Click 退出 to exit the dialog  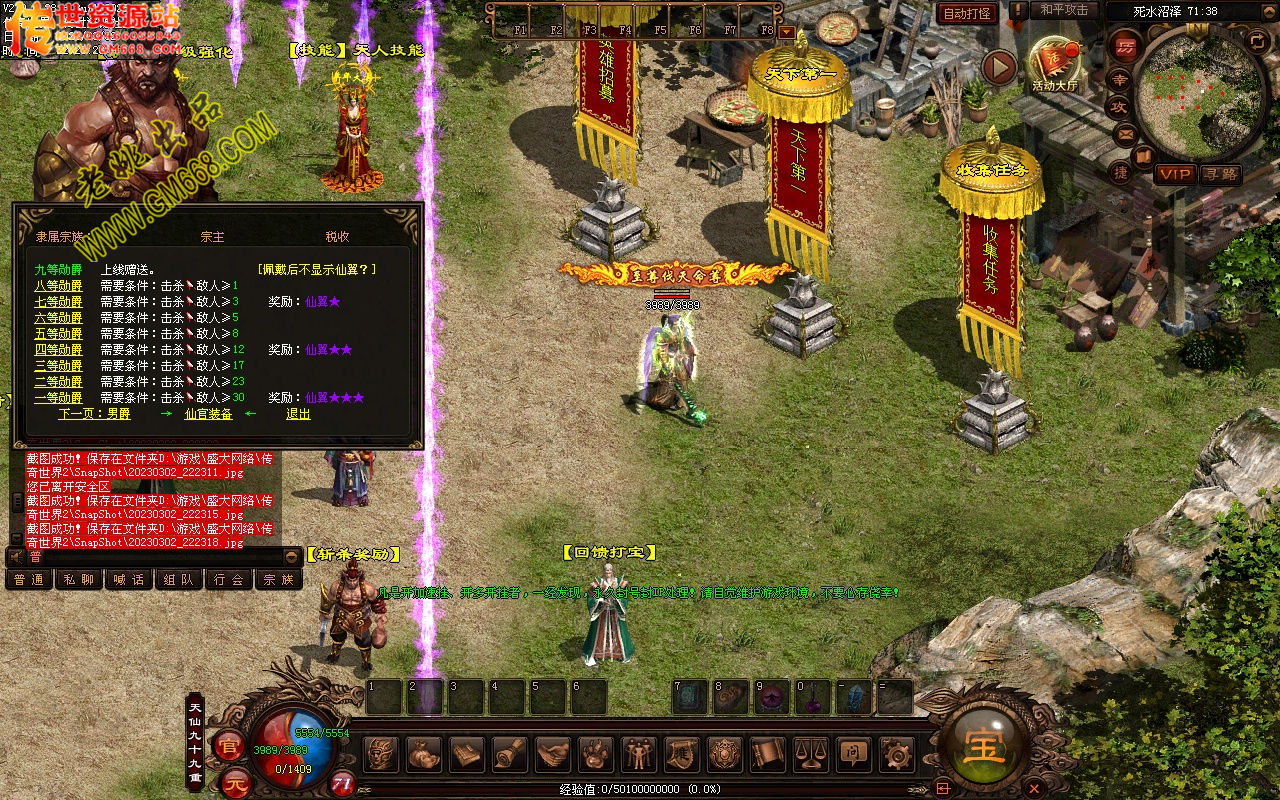point(298,413)
